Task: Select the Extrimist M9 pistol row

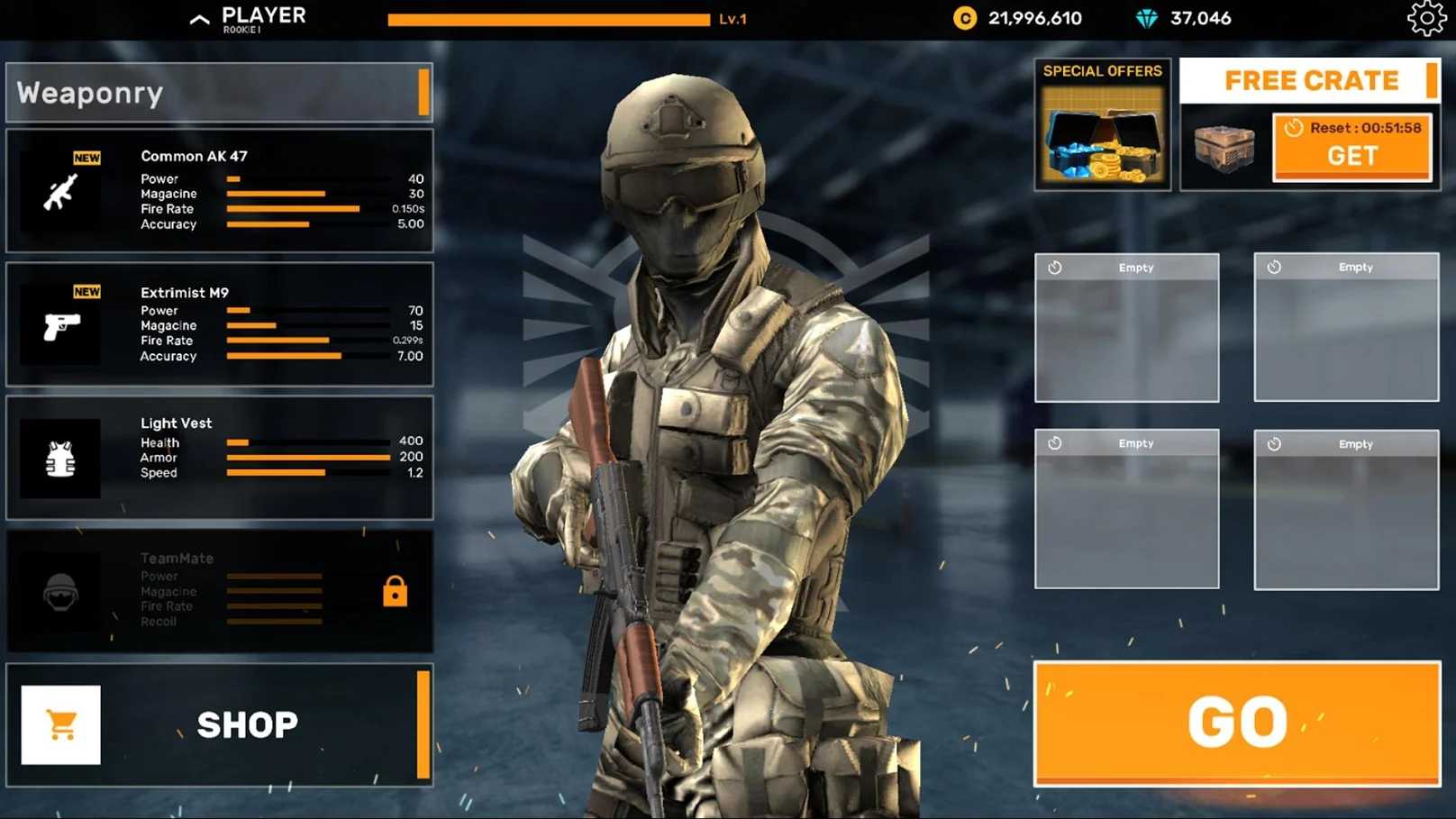Action: pos(219,324)
